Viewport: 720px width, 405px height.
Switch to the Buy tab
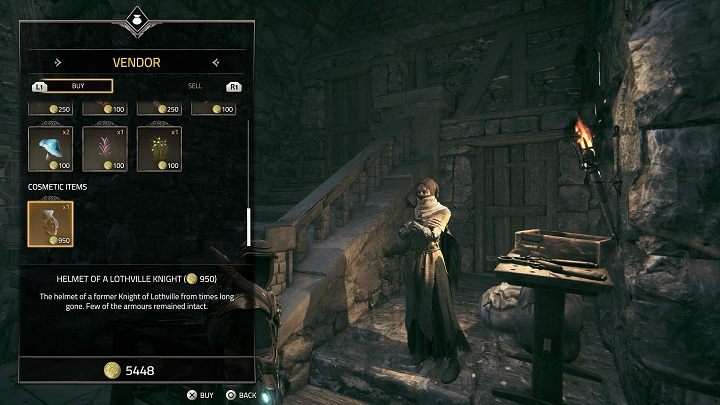[x=77, y=86]
